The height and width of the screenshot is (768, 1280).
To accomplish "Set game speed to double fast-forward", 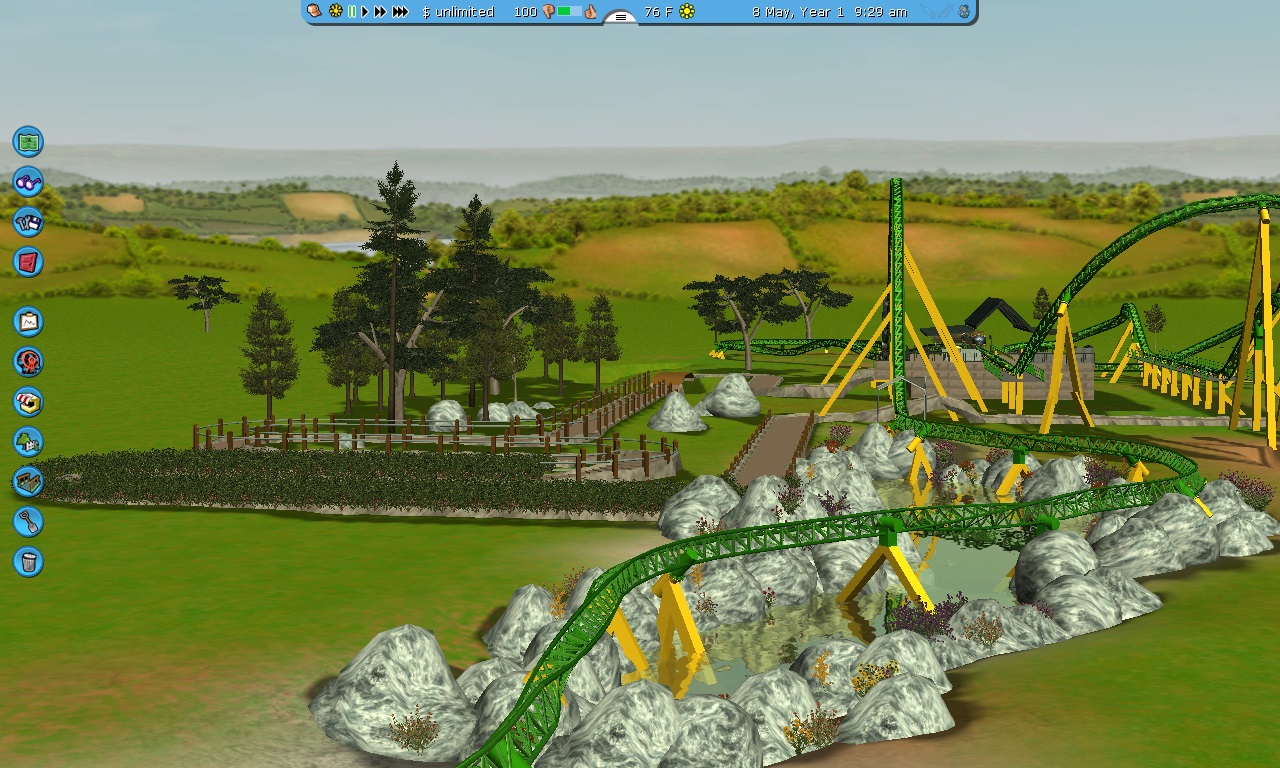I will 380,12.
